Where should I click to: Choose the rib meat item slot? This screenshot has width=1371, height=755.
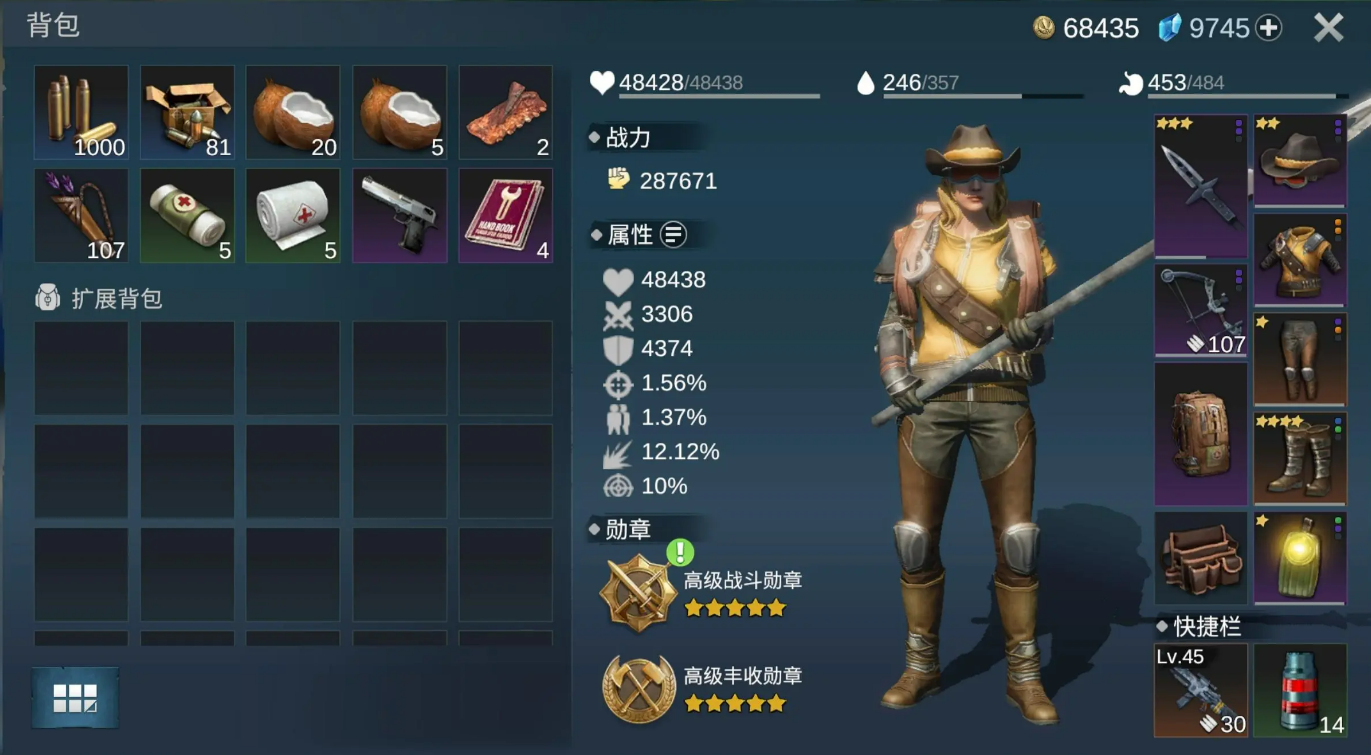pos(505,112)
